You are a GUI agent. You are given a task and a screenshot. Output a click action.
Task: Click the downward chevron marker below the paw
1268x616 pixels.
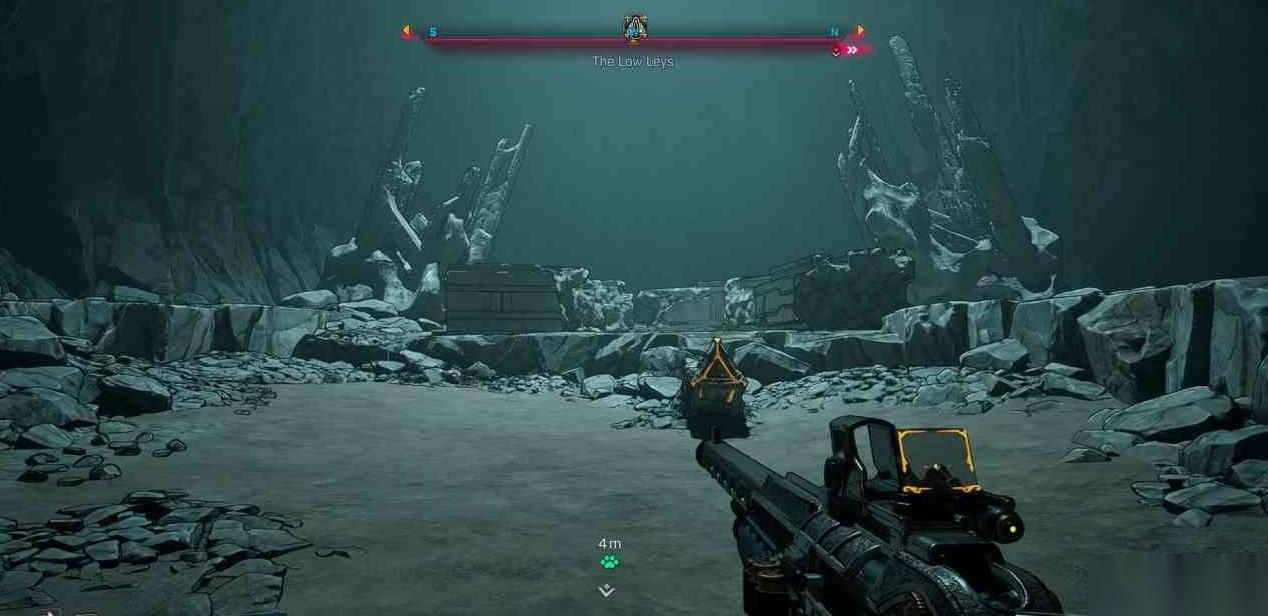click(606, 590)
